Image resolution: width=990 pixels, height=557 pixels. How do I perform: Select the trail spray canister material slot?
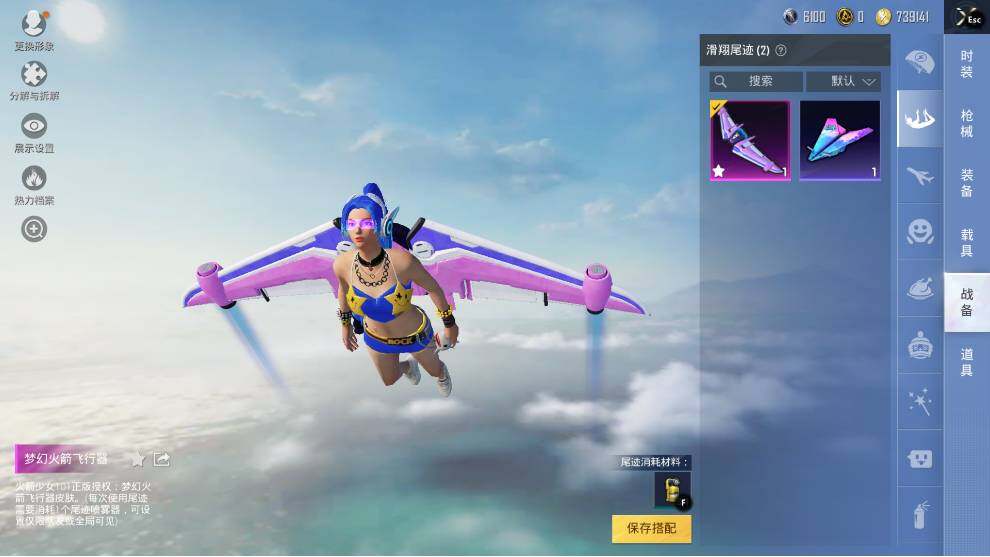tap(672, 490)
